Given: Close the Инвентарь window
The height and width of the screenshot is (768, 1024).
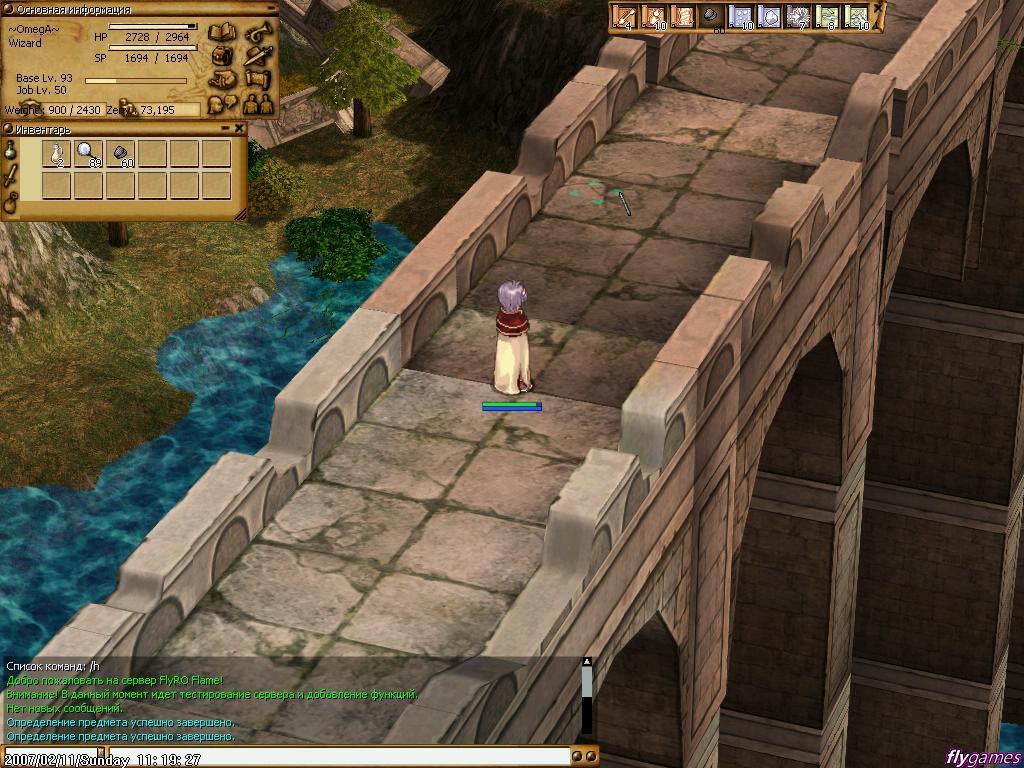Looking at the screenshot, I should pyautogui.click(x=240, y=128).
